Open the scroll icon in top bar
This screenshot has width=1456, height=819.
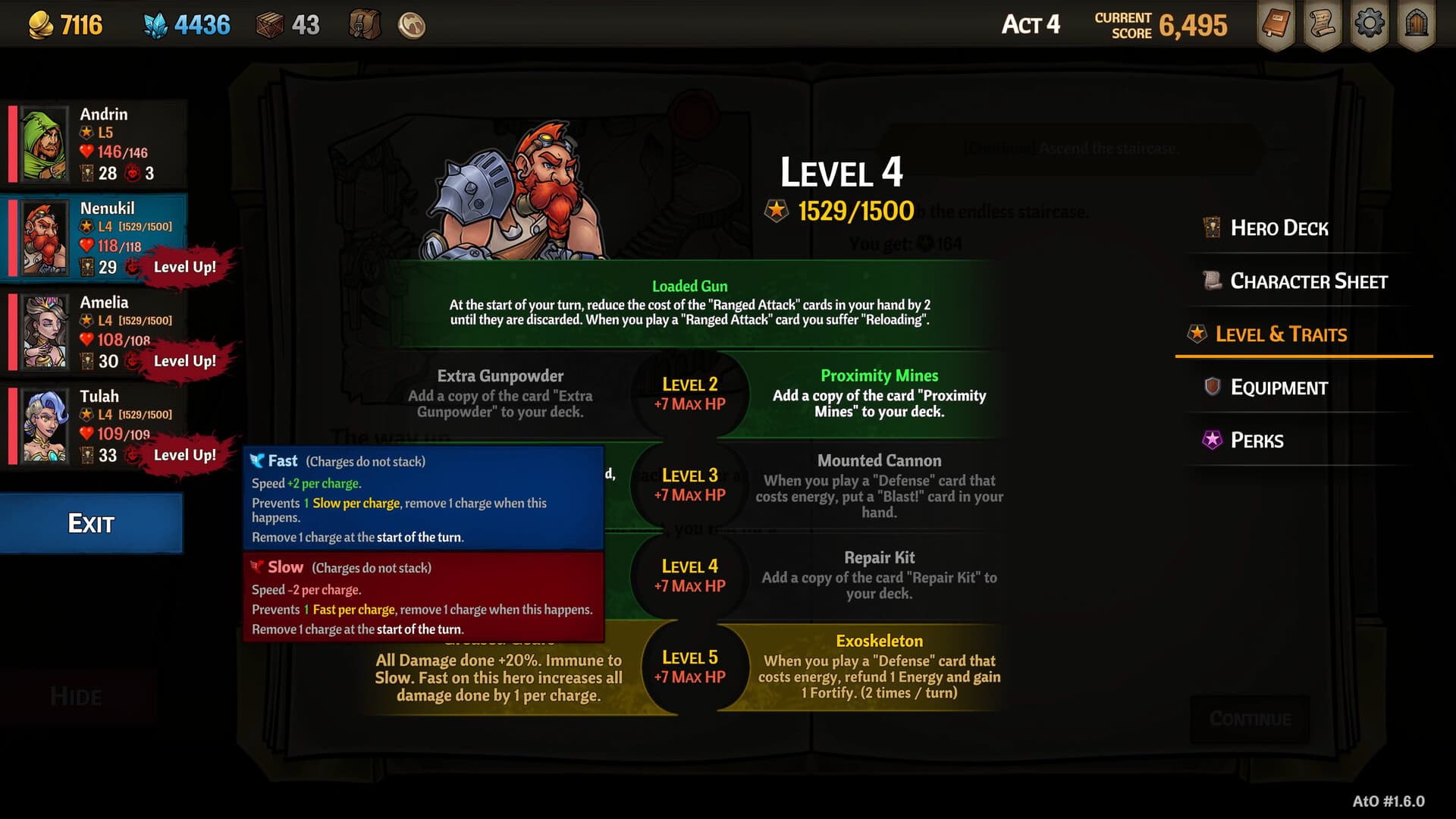[1323, 25]
